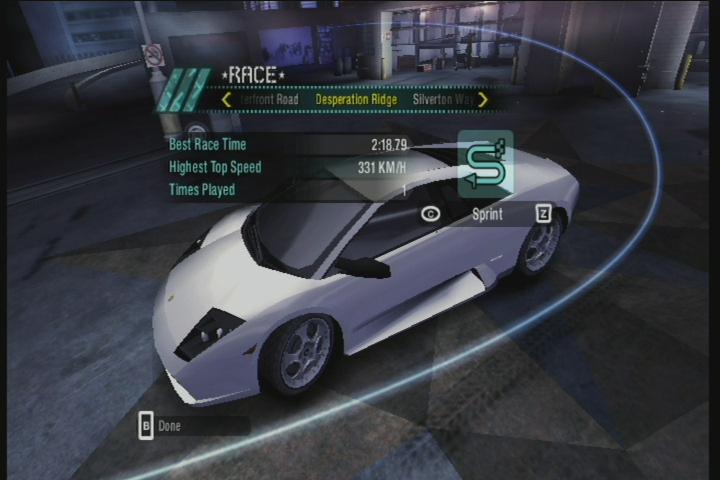Select the Desperation Ridge track

[356, 100]
